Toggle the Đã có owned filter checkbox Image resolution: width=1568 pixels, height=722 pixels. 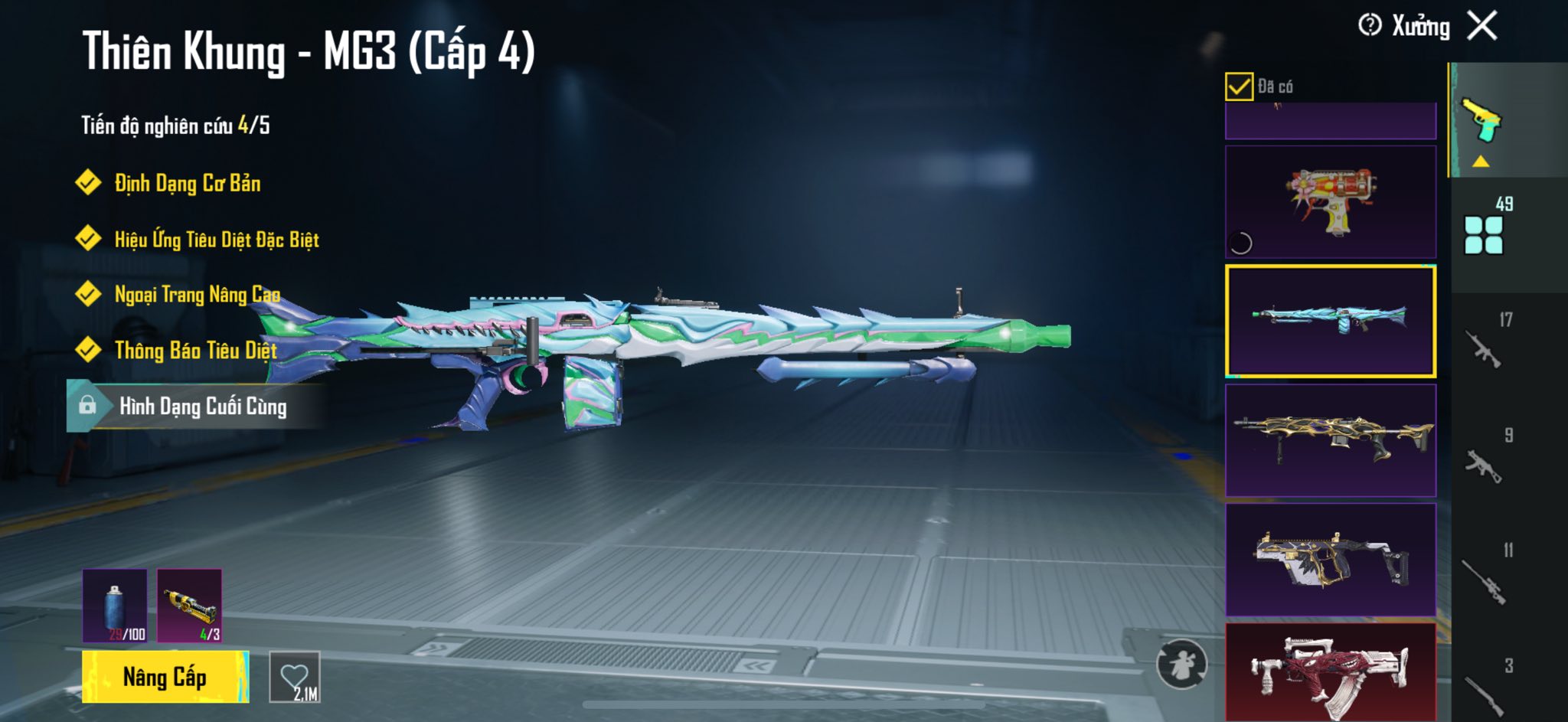tap(1239, 87)
